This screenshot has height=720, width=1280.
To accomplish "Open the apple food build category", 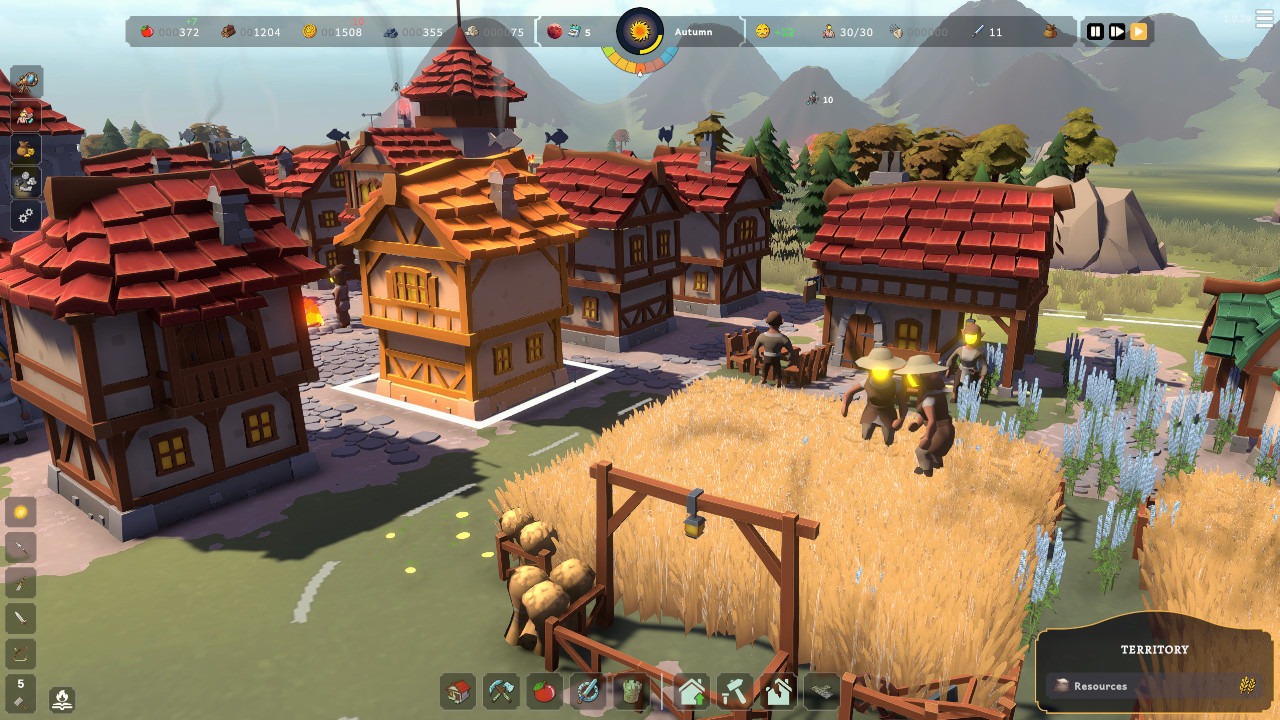I will pos(545,691).
